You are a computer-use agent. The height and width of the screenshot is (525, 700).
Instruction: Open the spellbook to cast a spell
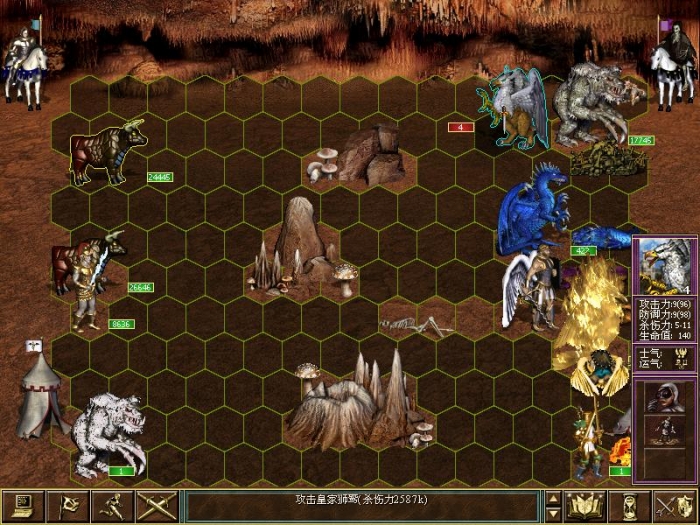587,505
